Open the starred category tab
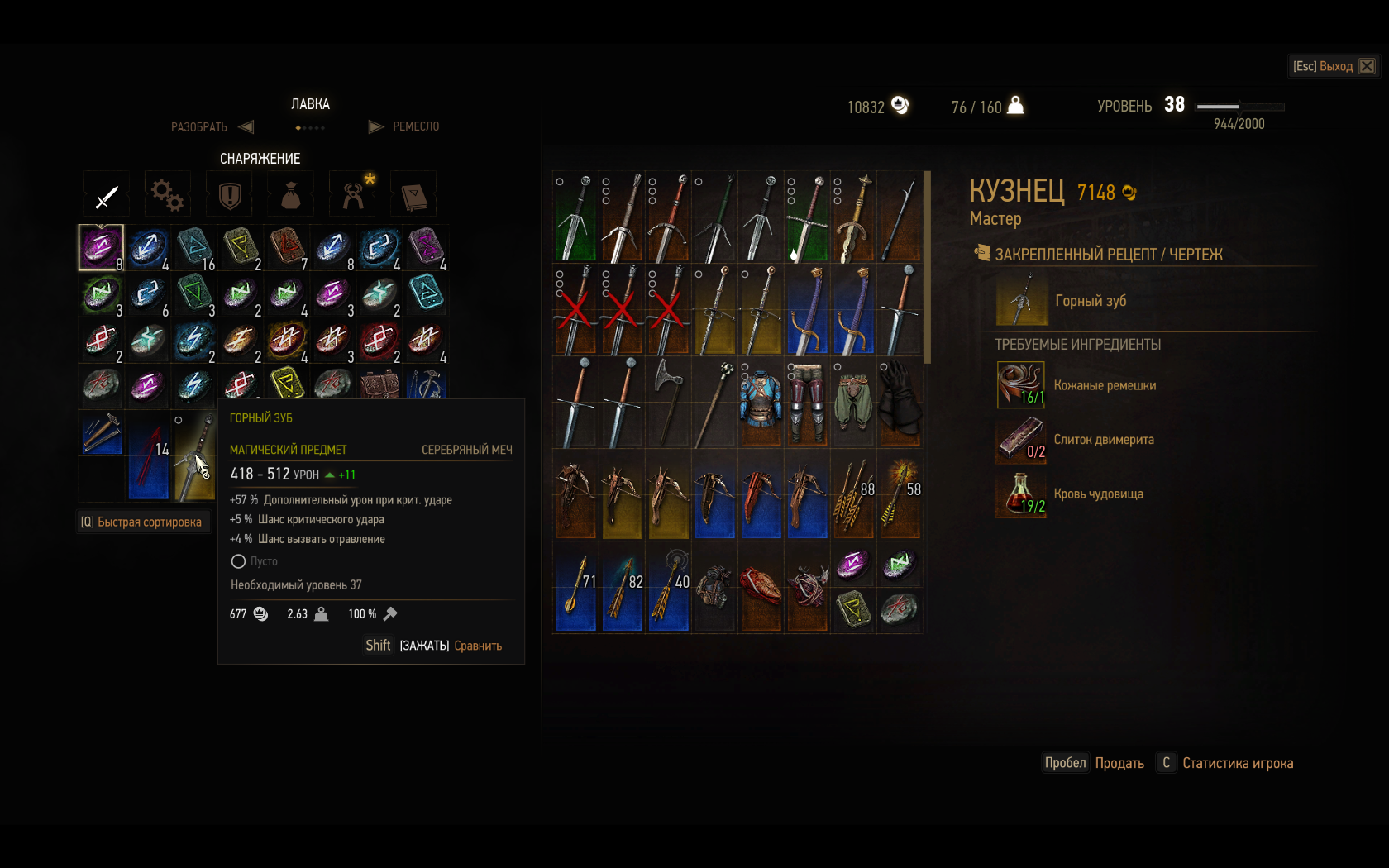Image resolution: width=1389 pixels, height=868 pixels. pos(353,195)
